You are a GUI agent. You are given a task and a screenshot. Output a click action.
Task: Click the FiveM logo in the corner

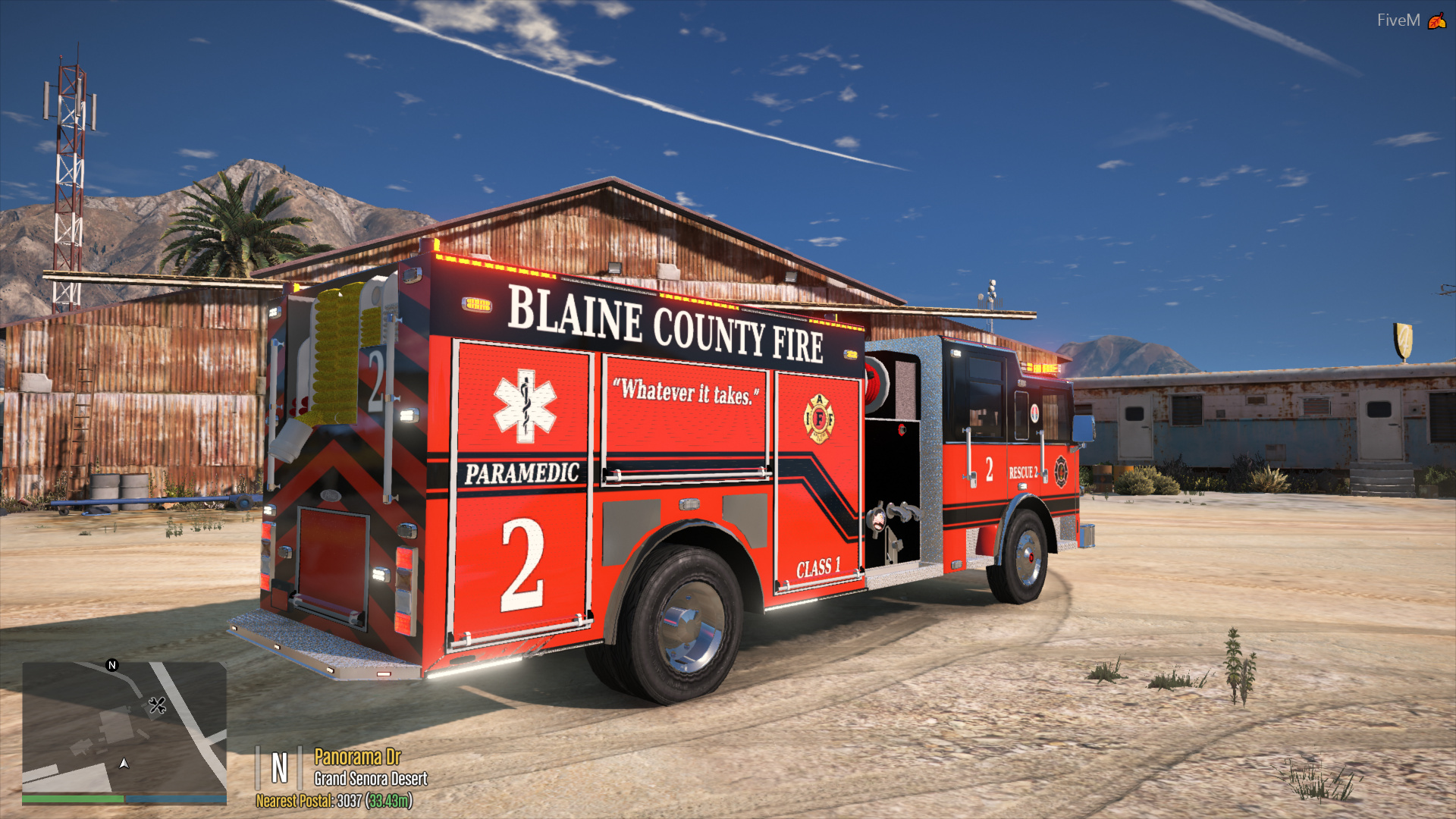[x=1399, y=20]
